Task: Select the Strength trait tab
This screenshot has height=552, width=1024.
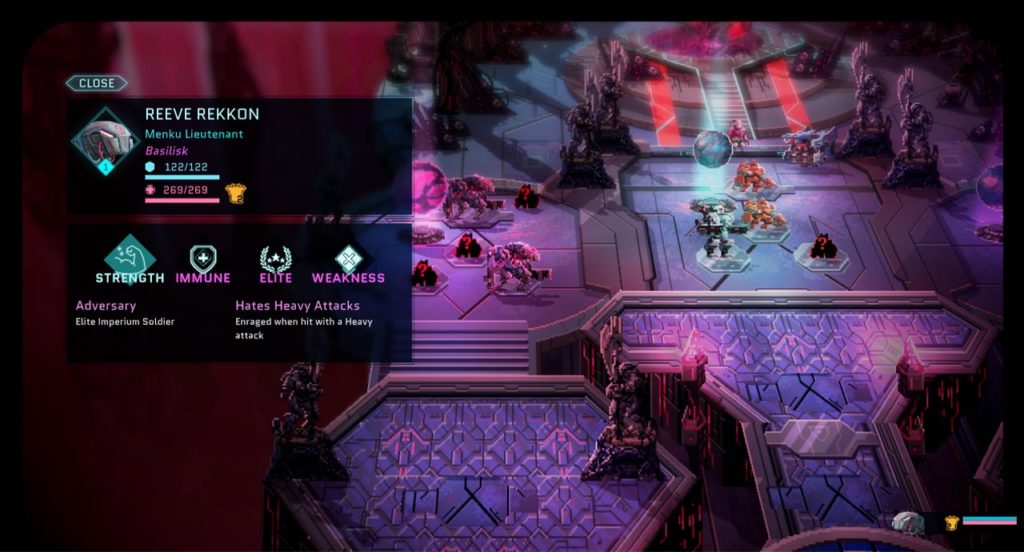Action: (x=130, y=259)
